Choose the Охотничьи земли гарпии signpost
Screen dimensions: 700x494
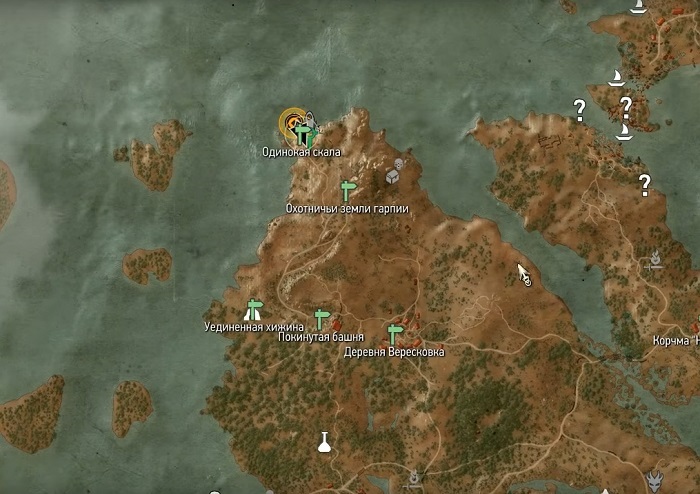coord(348,189)
